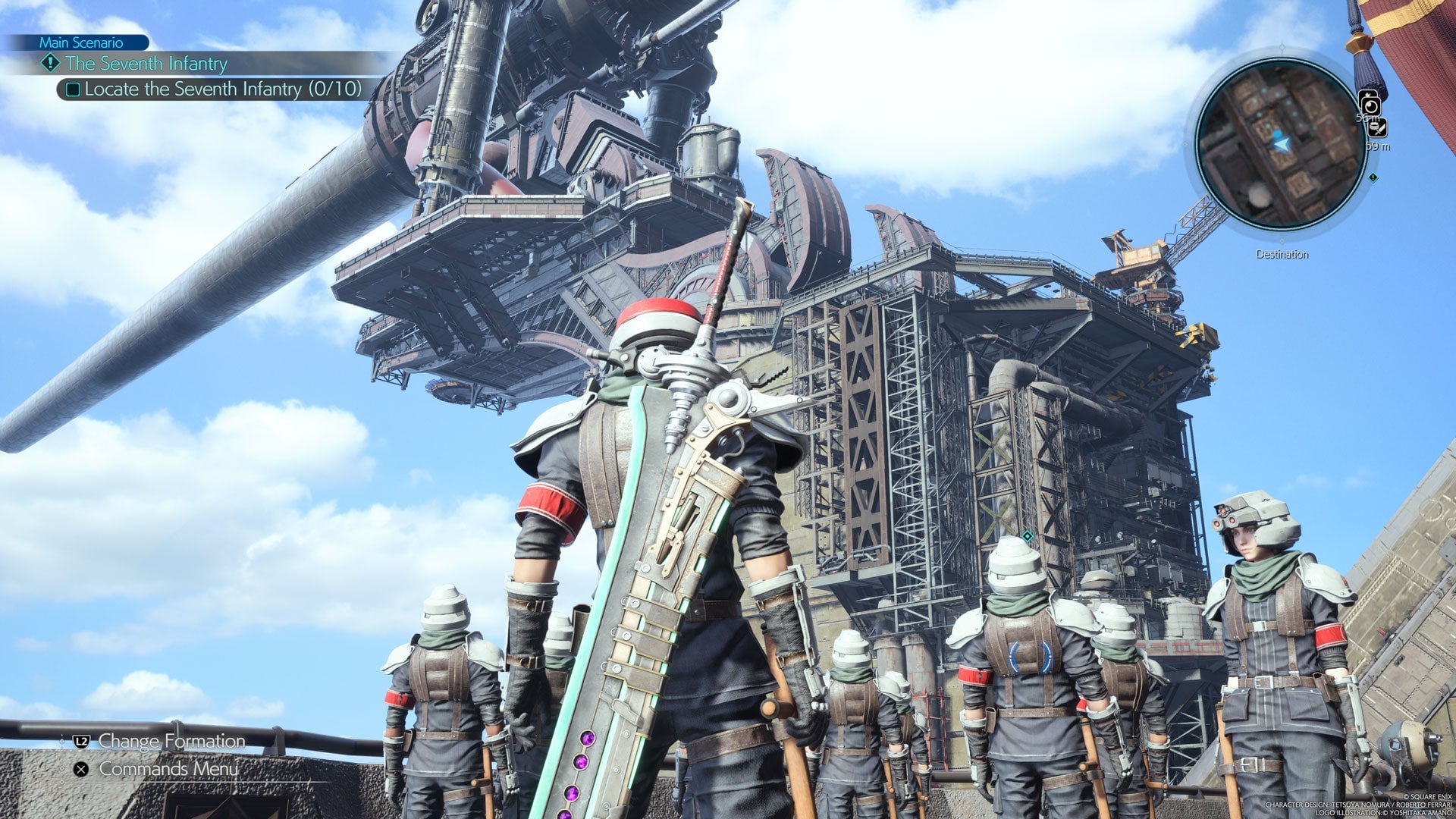Select the Destination label under the minimap
The width and height of the screenshot is (1456, 819).
(x=1282, y=255)
